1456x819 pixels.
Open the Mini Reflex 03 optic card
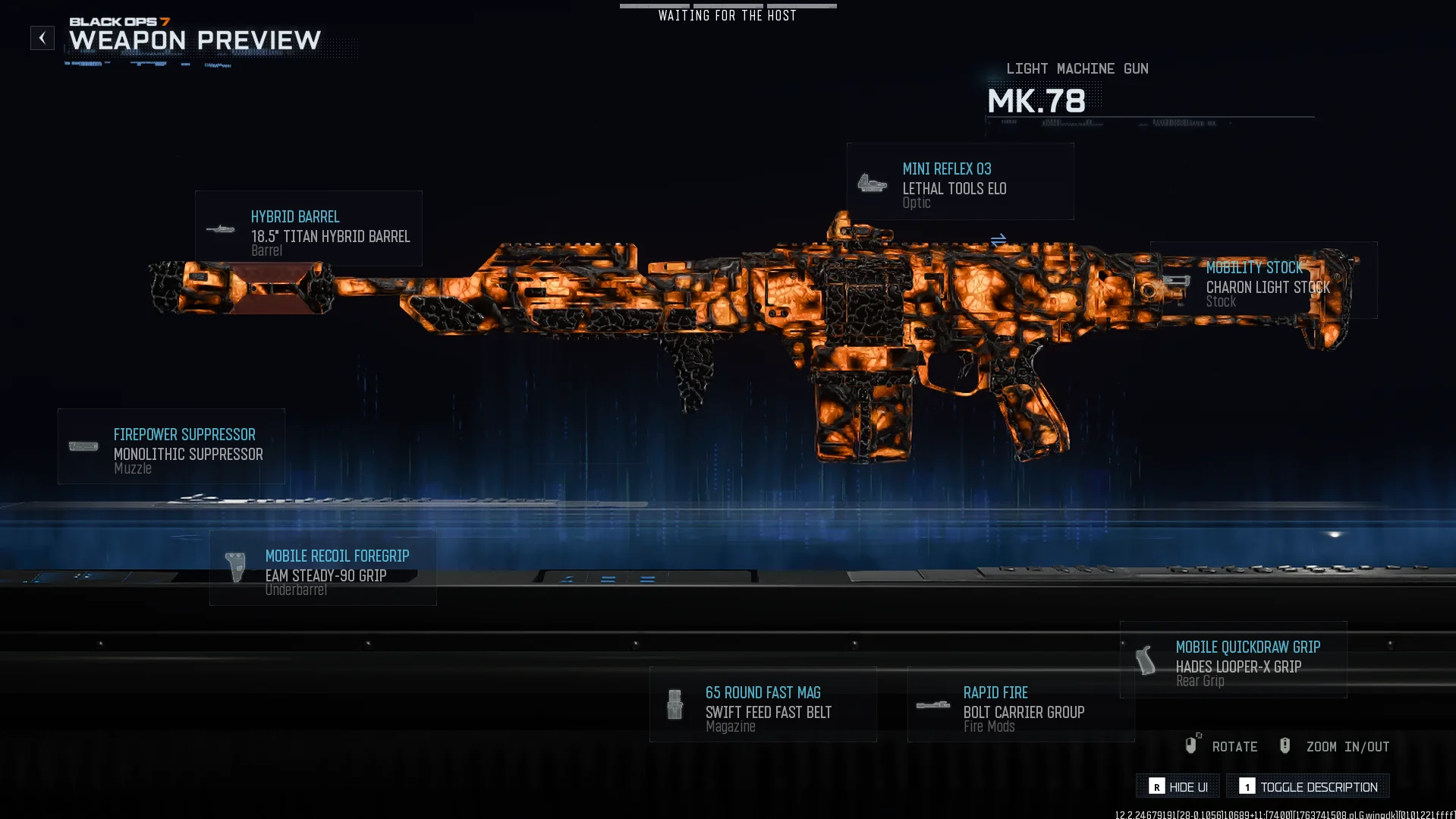pyautogui.click(x=960, y=182)
